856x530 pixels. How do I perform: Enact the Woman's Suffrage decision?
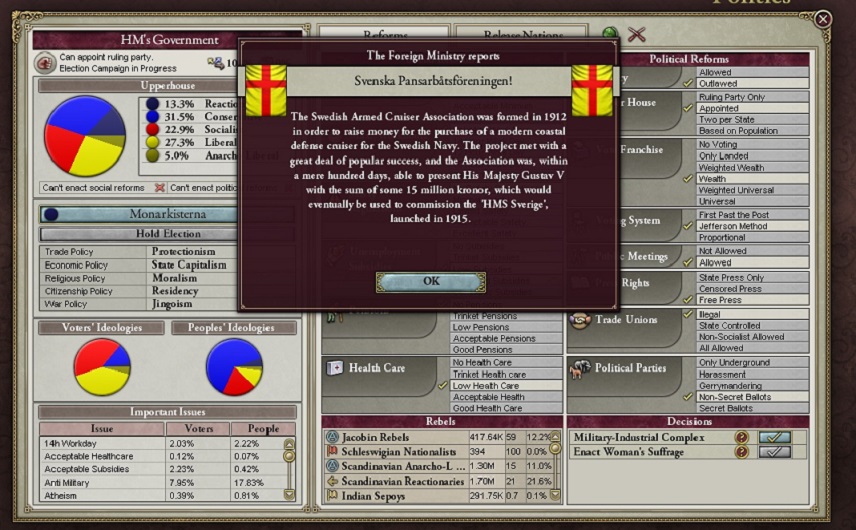[x=774, y=453]
